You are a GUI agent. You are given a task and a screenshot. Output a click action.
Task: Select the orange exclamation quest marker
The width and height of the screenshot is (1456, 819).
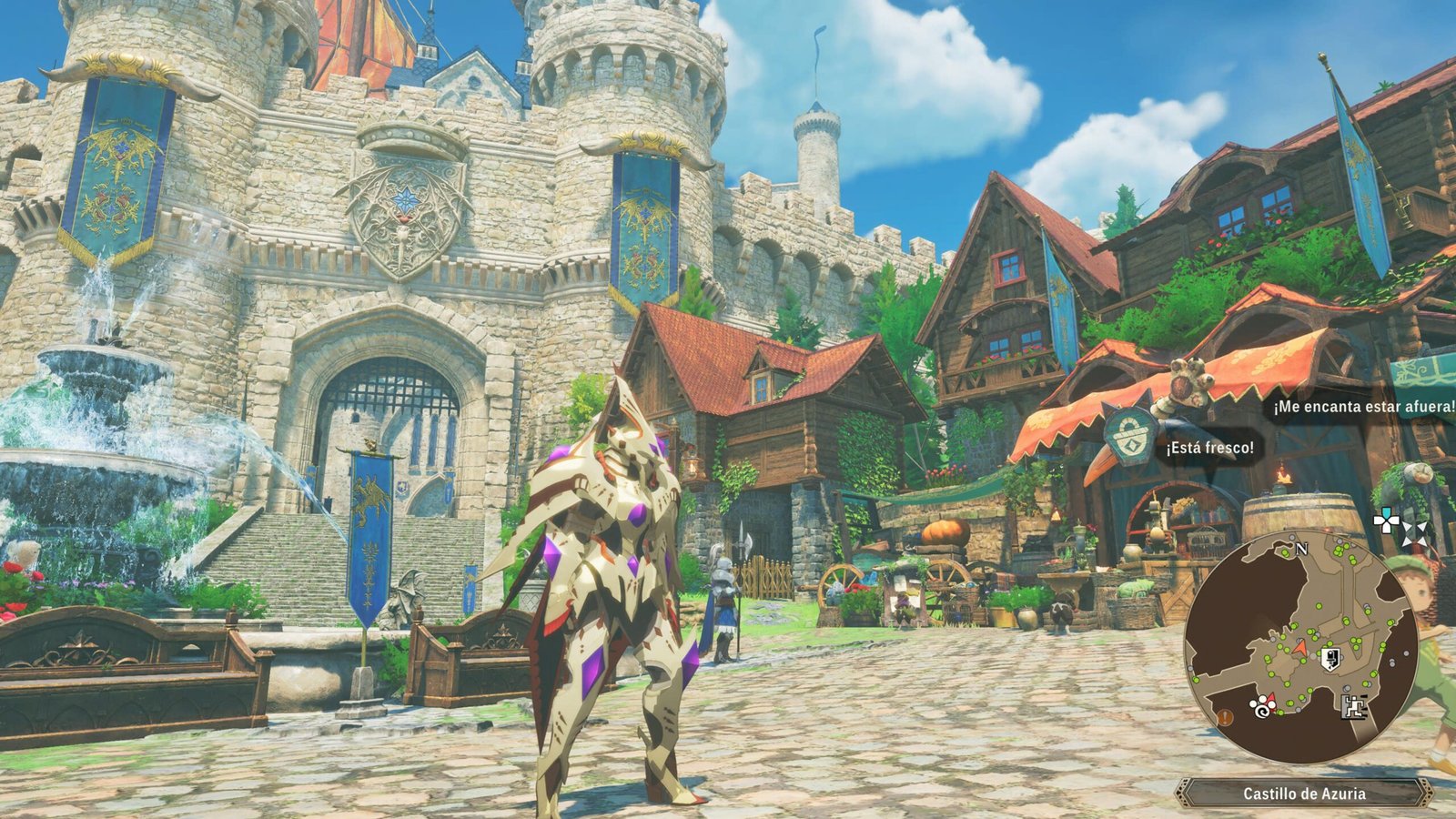(1226, 717)
